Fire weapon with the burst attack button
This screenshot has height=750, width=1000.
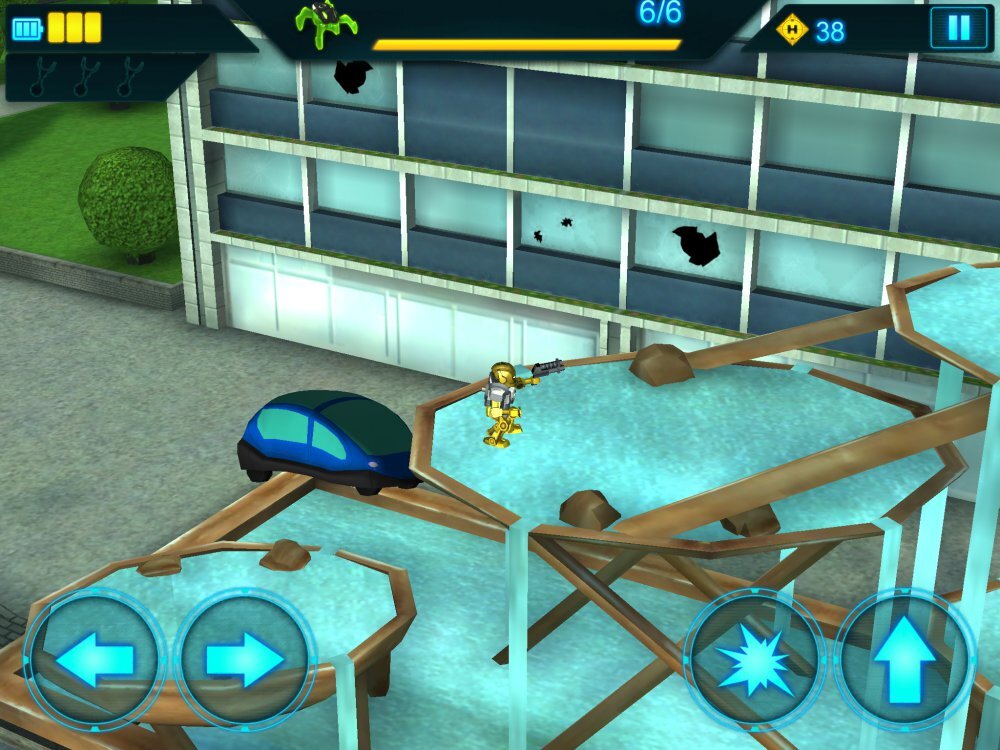pos(754,660)
